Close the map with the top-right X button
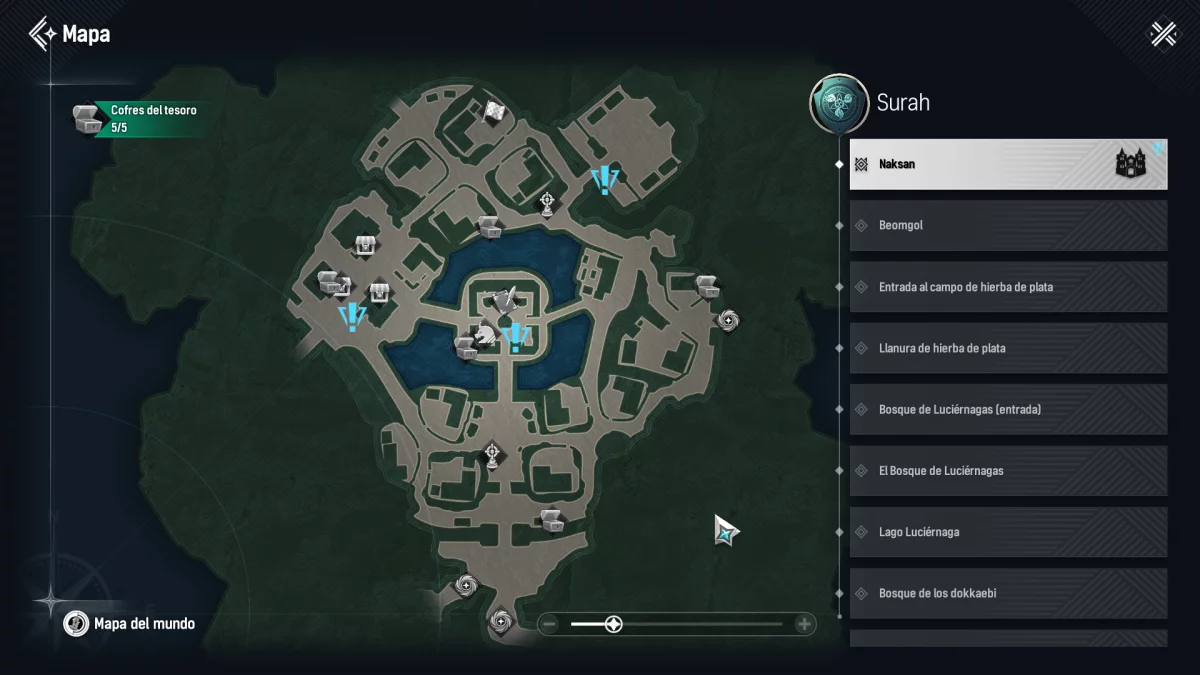 click(1163, 34)
